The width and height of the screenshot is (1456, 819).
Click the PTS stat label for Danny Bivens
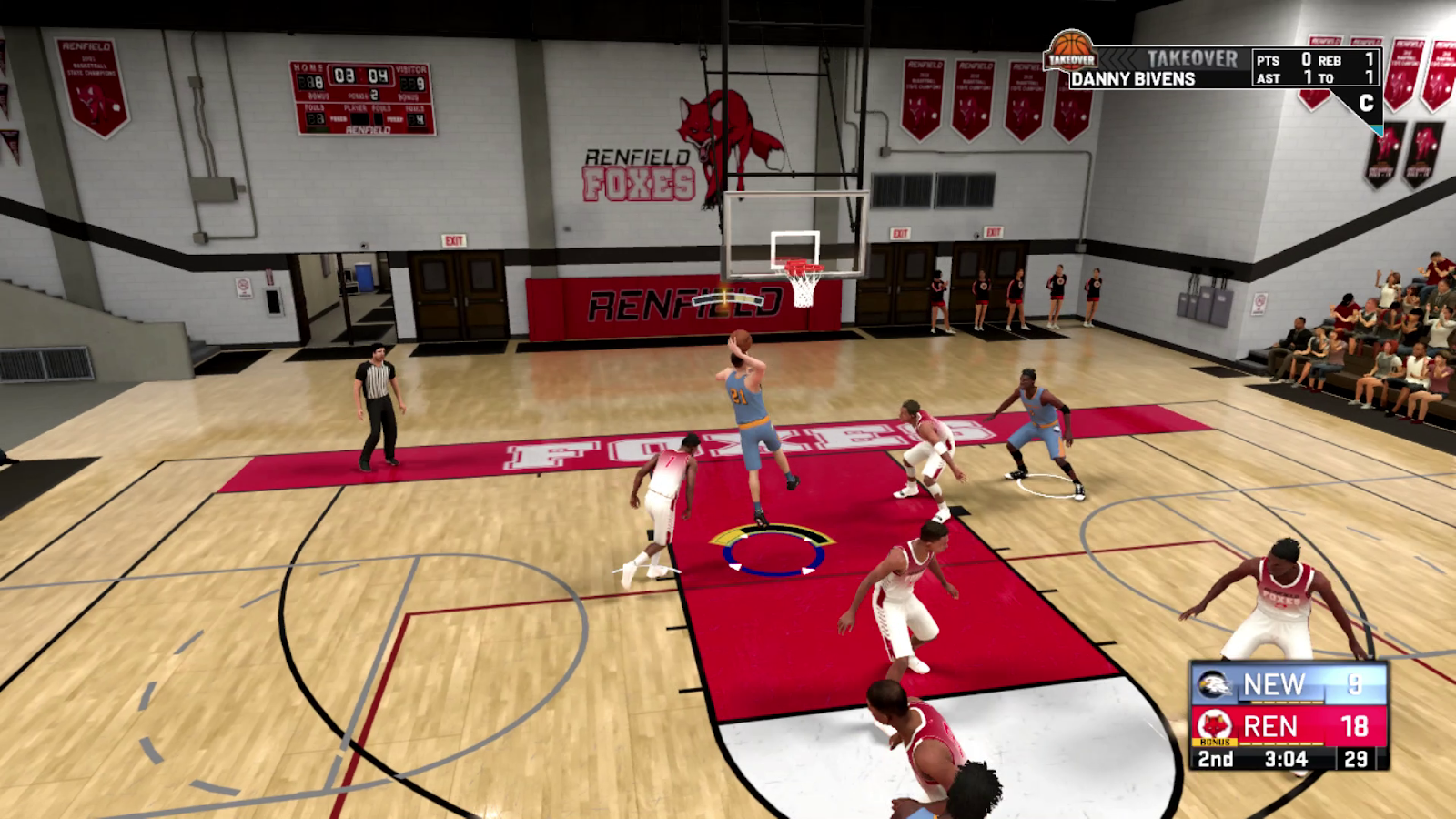point(1268,60)
